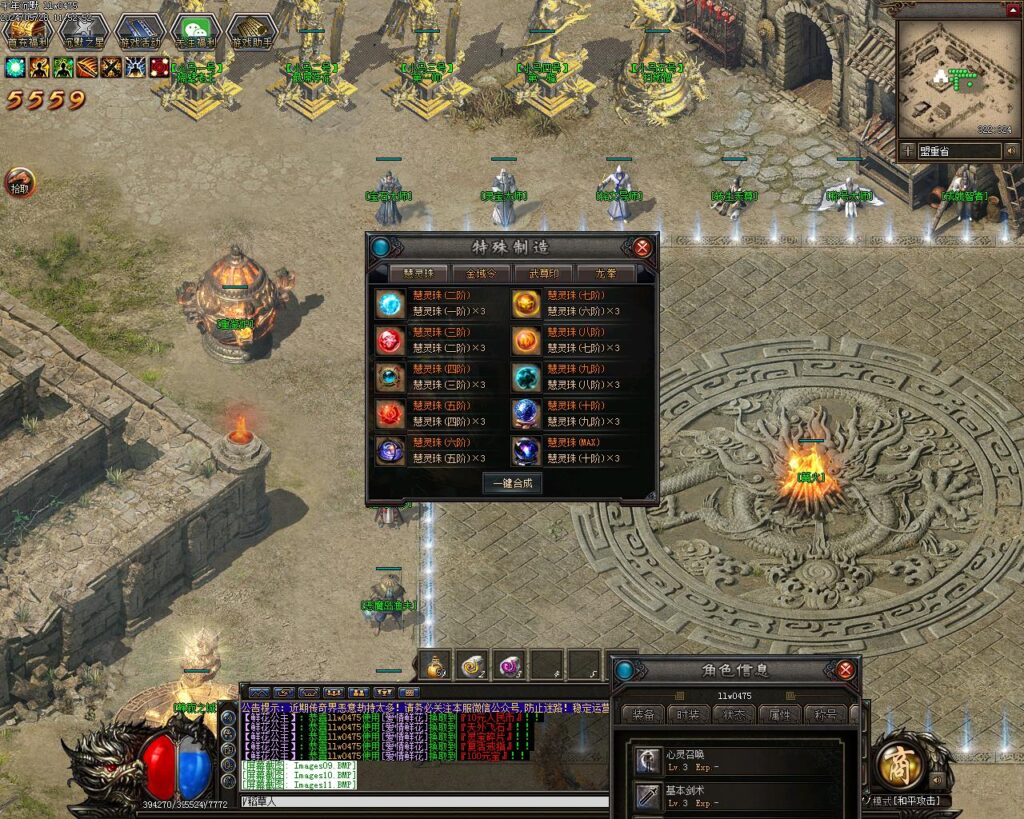
Task: Use the gold potion in hotbar slot 1
Action: 434,666
